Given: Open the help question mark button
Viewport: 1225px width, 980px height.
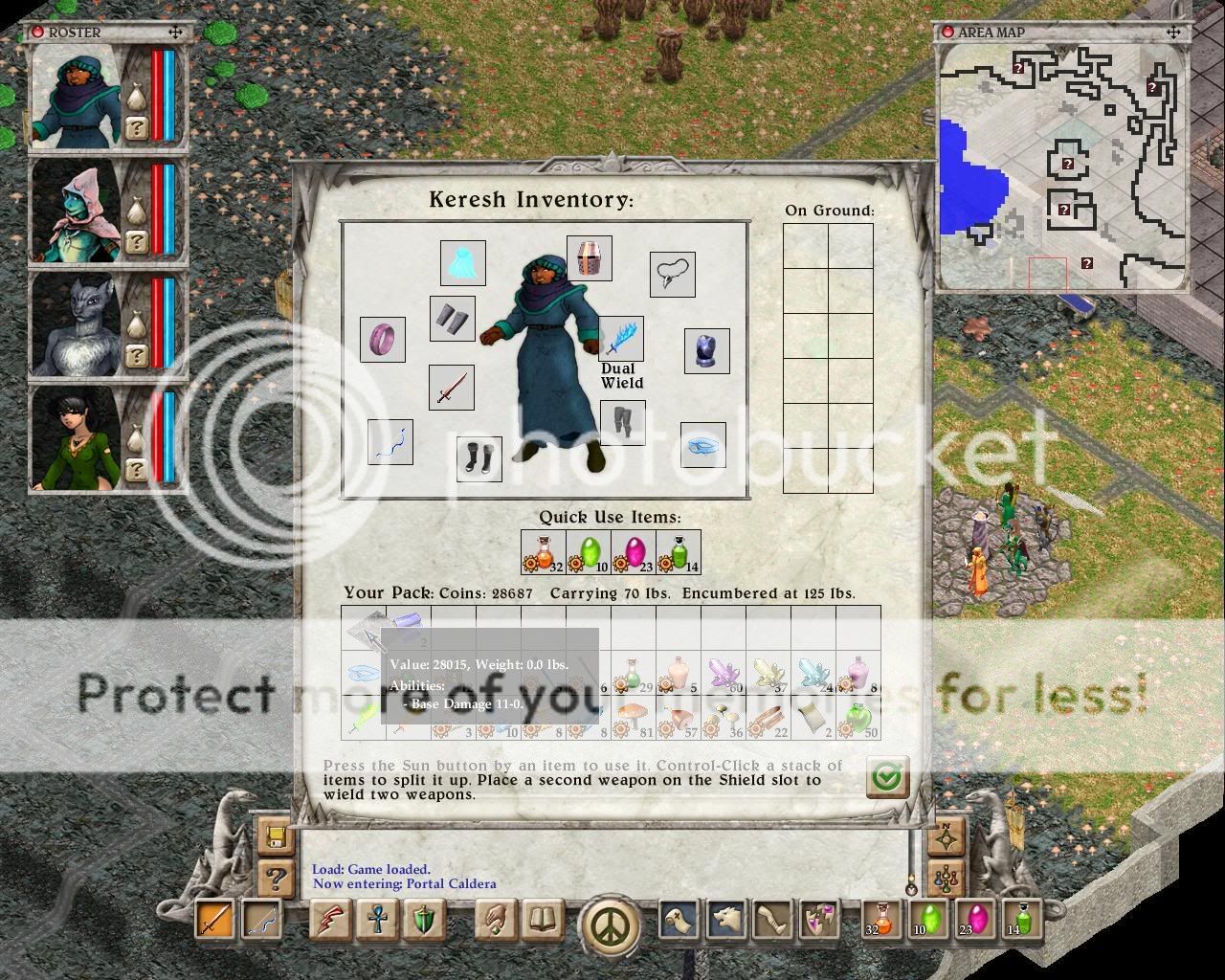Looking at the screenshot, I should 276,878.
